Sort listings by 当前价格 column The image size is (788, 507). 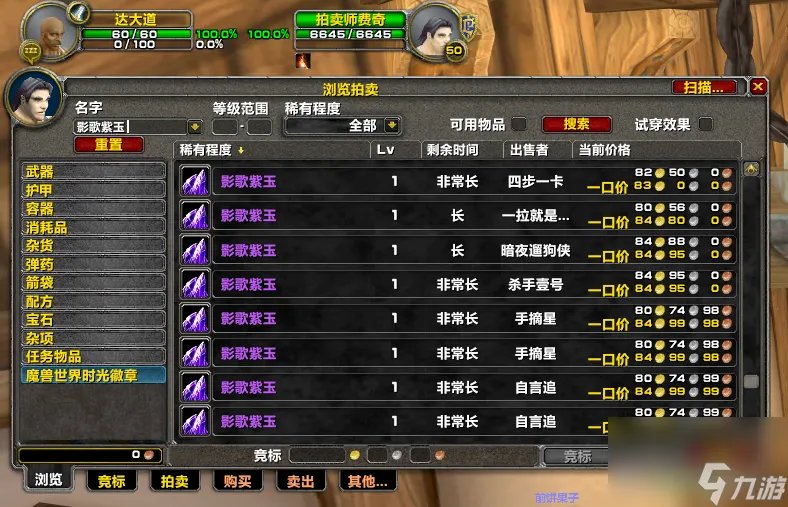[605, 150]
